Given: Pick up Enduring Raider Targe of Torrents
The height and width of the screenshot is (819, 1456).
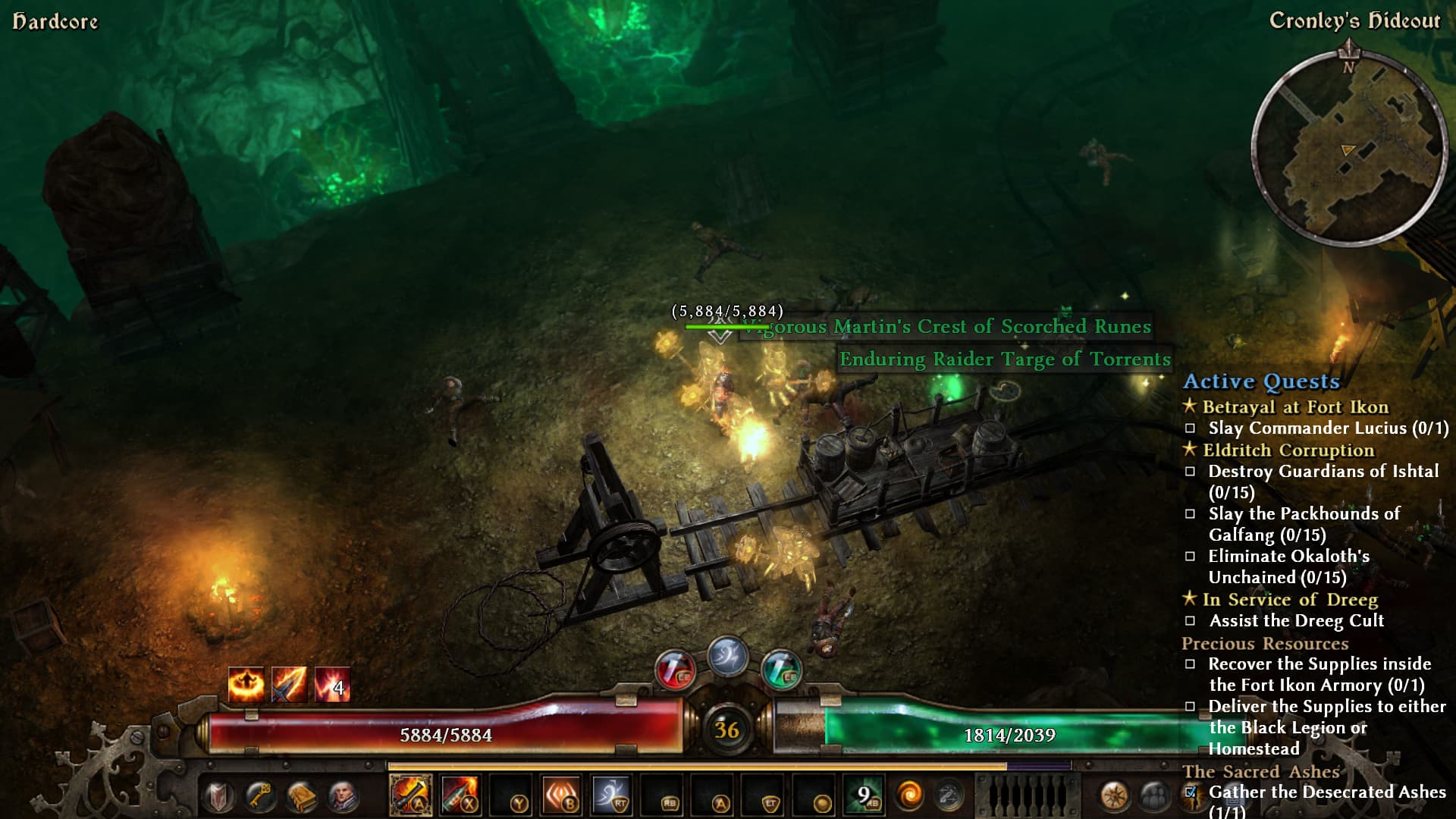Looking at the screenshot, I should pos(1004,359).
